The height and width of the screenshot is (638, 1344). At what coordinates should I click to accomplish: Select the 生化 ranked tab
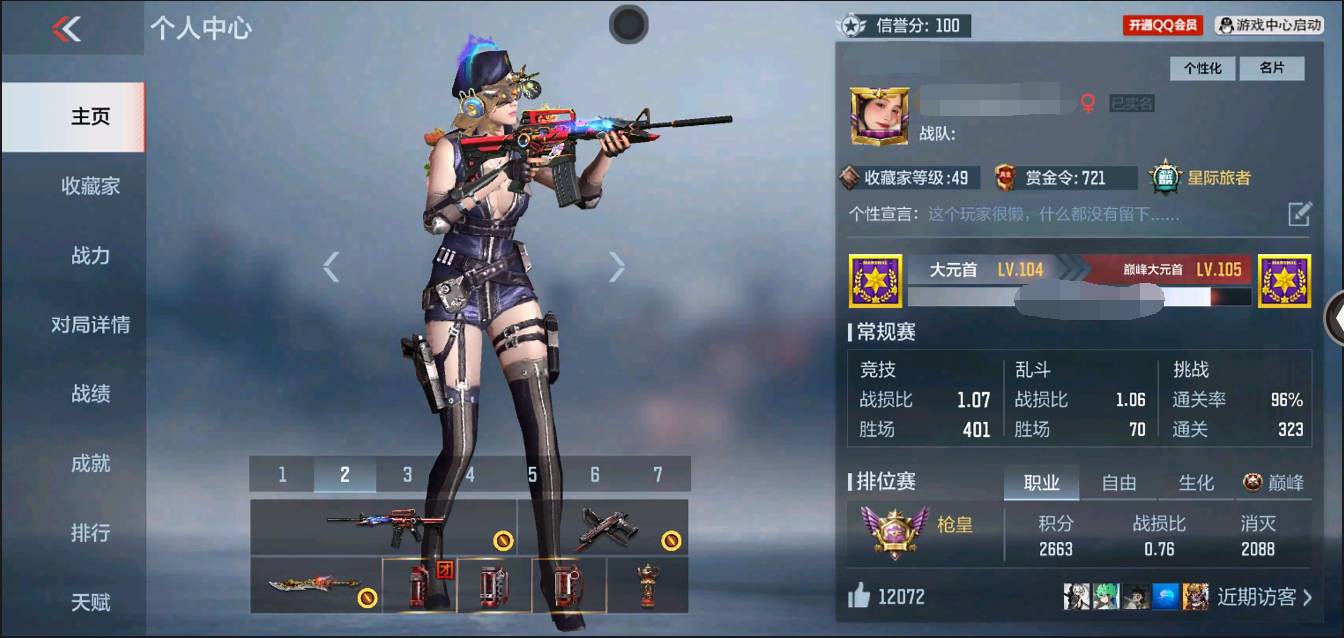[1196, 483]
